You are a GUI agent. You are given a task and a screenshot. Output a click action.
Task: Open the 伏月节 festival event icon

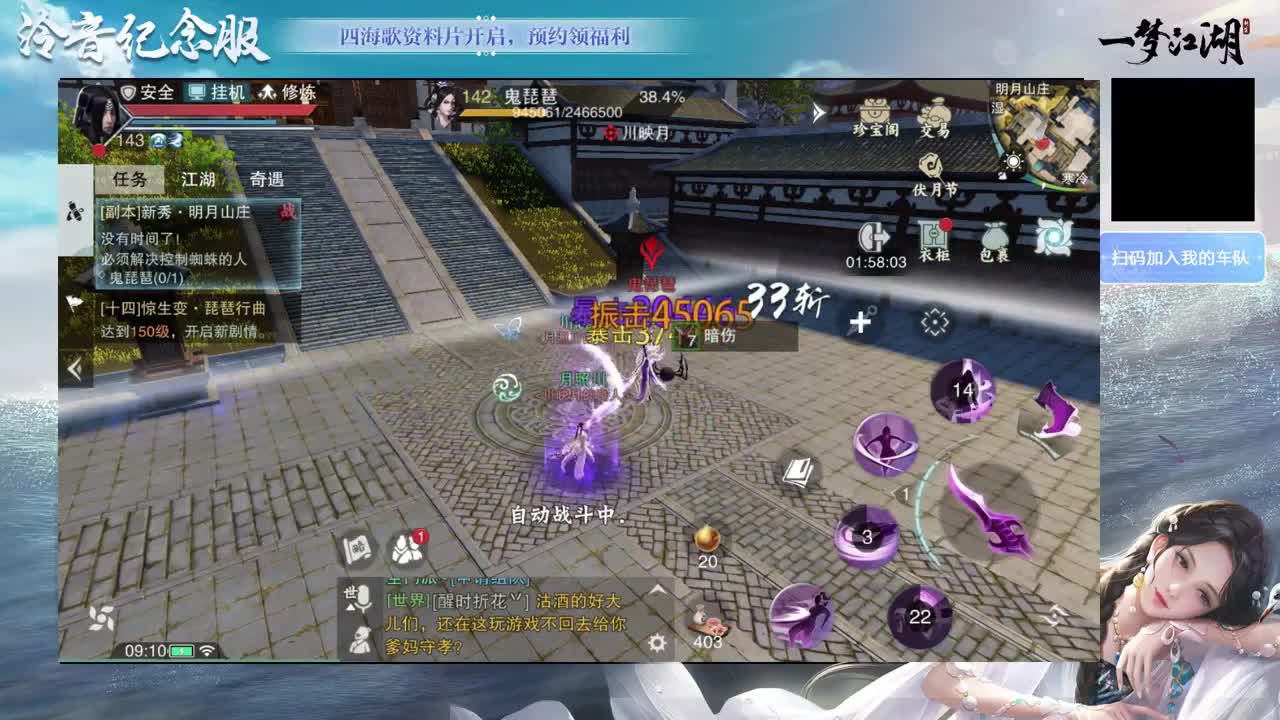[929, 165]
